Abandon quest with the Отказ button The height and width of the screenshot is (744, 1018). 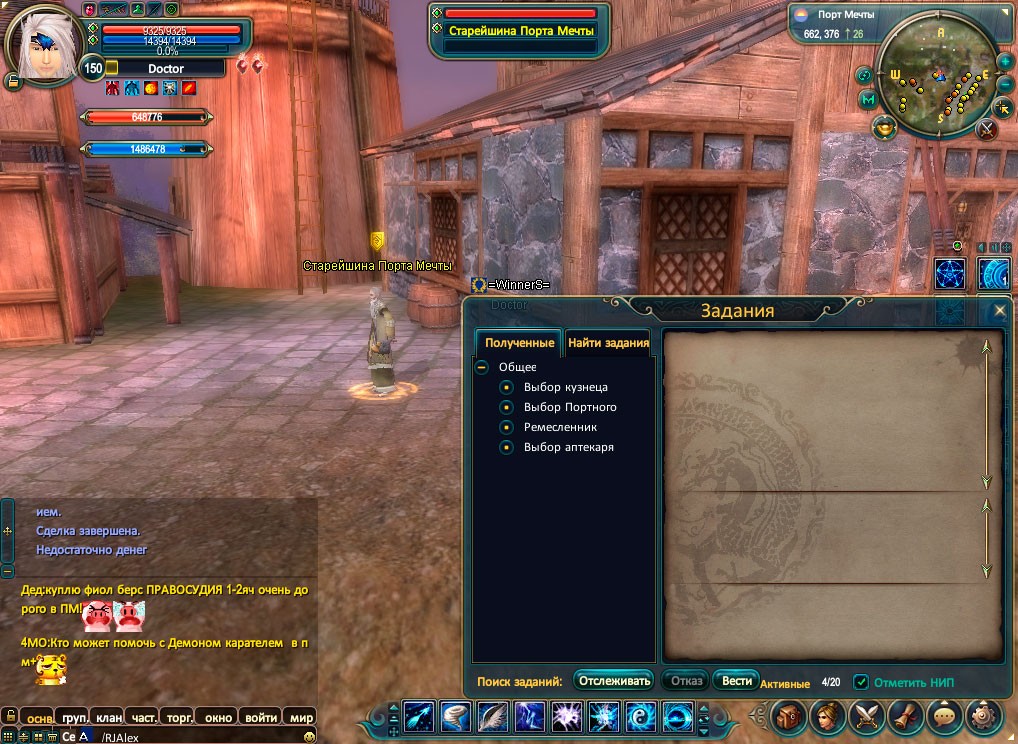point(686,681)
